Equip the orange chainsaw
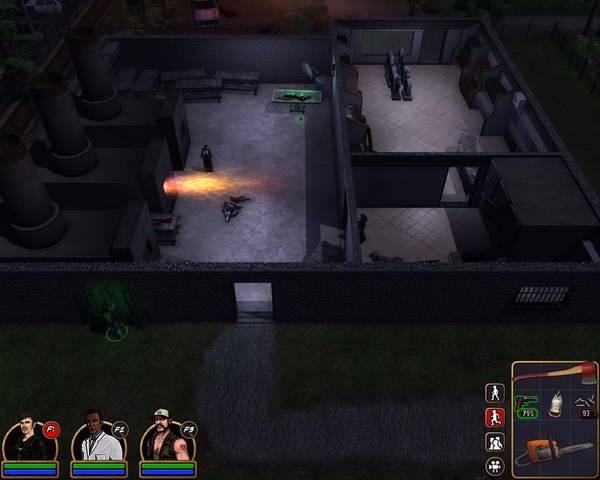 (x=554, y=453)
